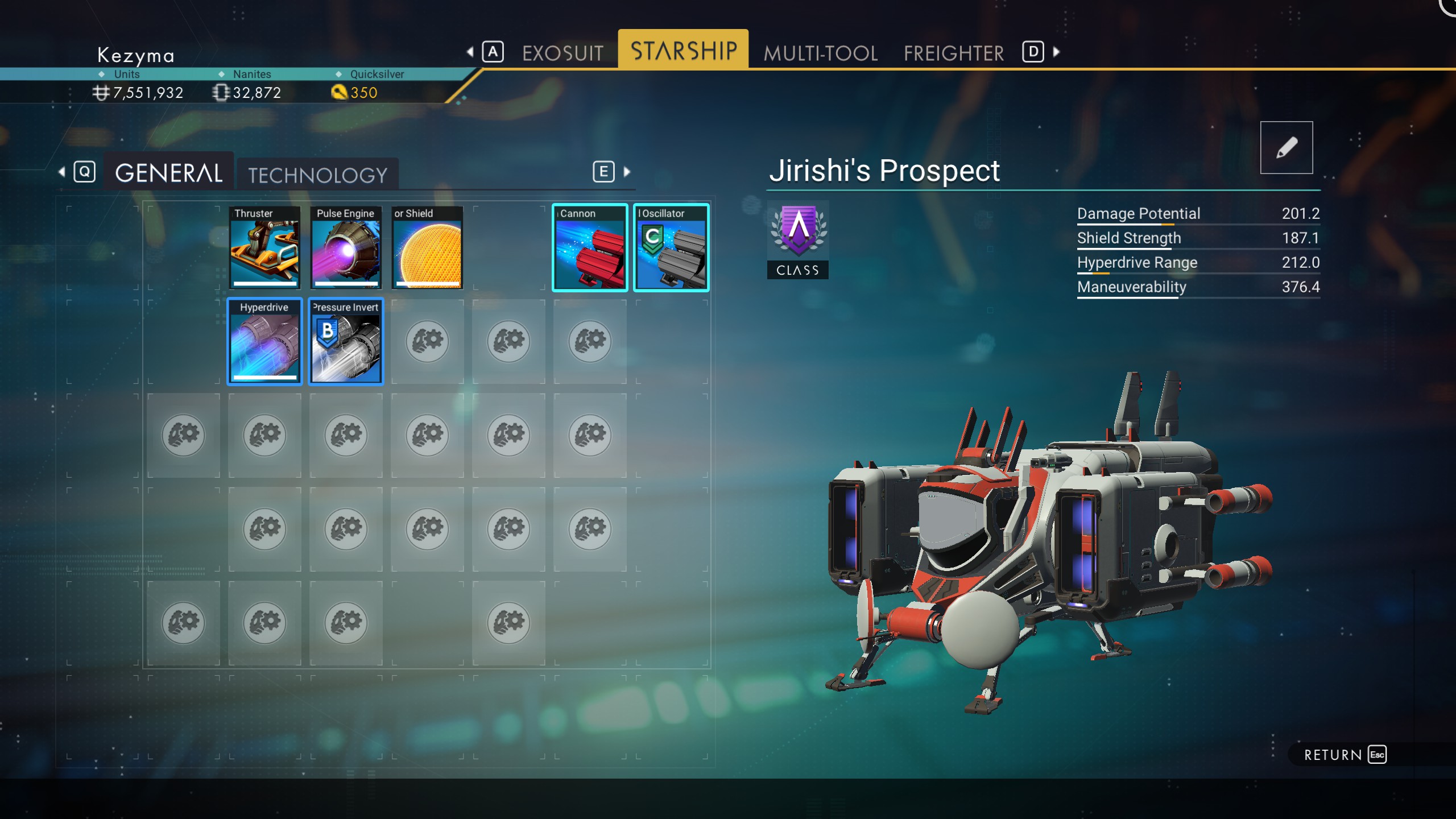Viewport: 1456px width, 819px height.
Task: Click the right arrow beside the D key prompt
Action: (x=1056, y=52)
